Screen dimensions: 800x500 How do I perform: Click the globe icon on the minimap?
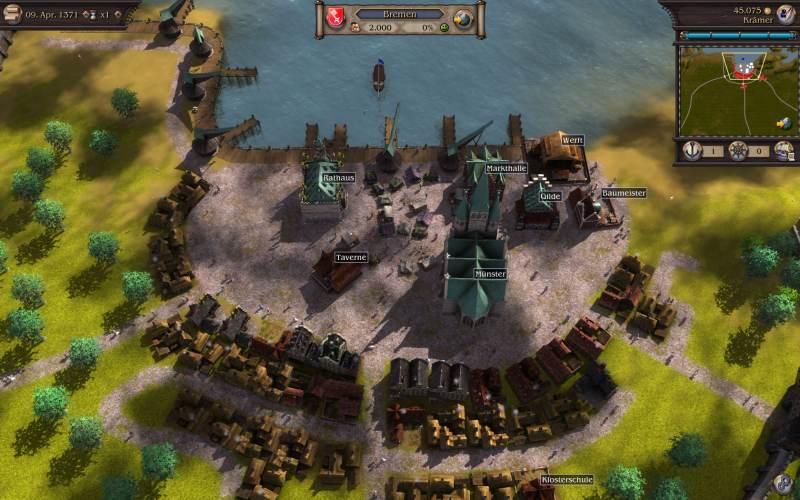tap(785, 123)
